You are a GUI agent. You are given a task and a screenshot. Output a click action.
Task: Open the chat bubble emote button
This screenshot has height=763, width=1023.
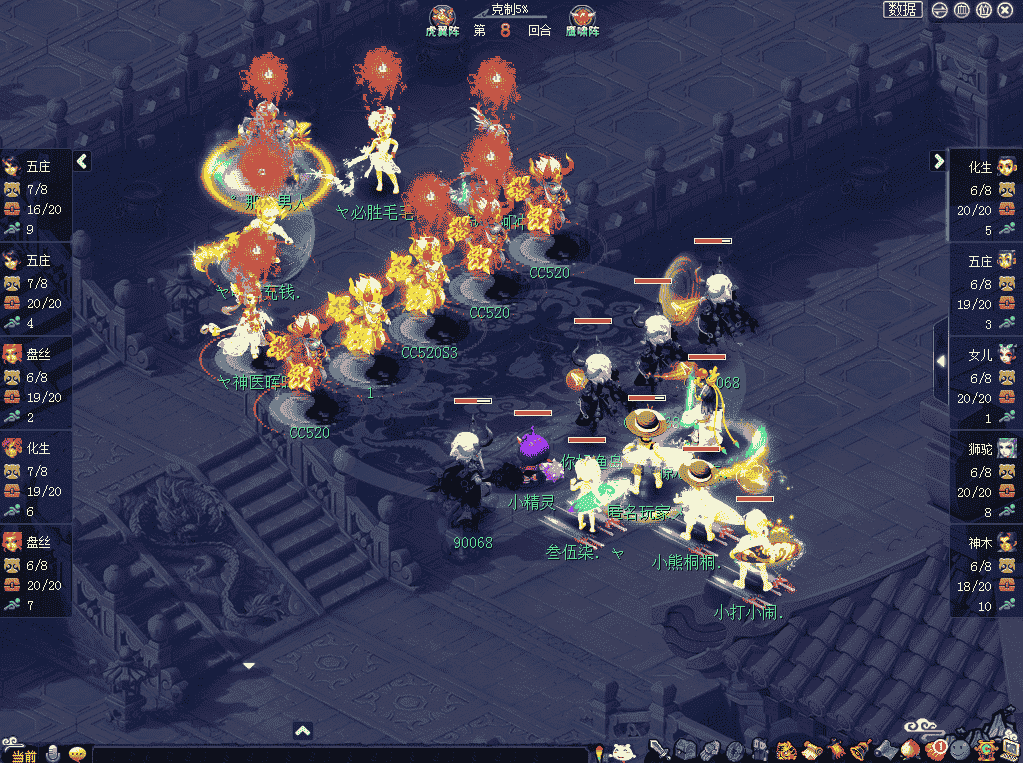coord(76,754)
